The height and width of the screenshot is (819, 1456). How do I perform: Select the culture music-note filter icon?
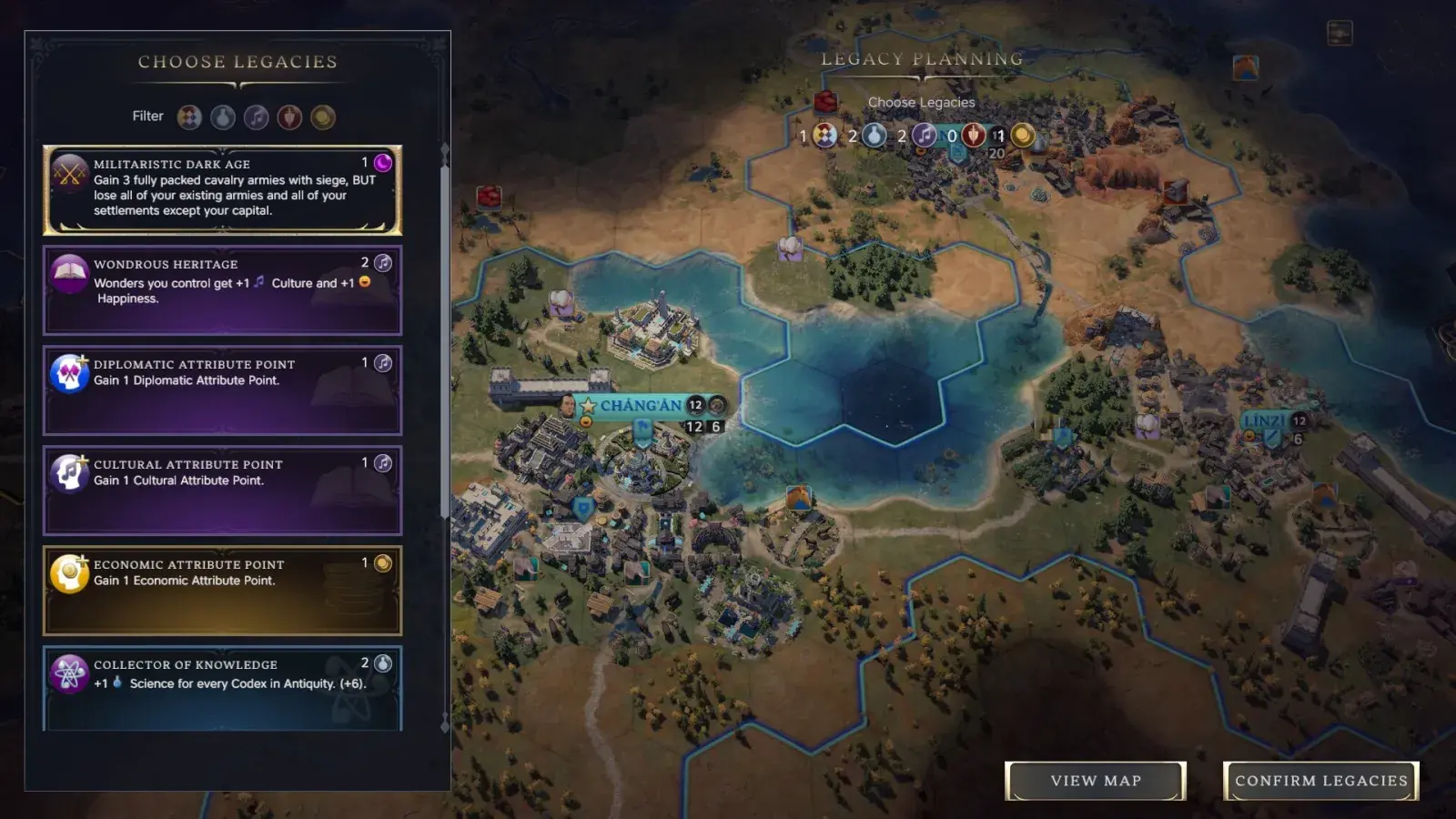256,116
